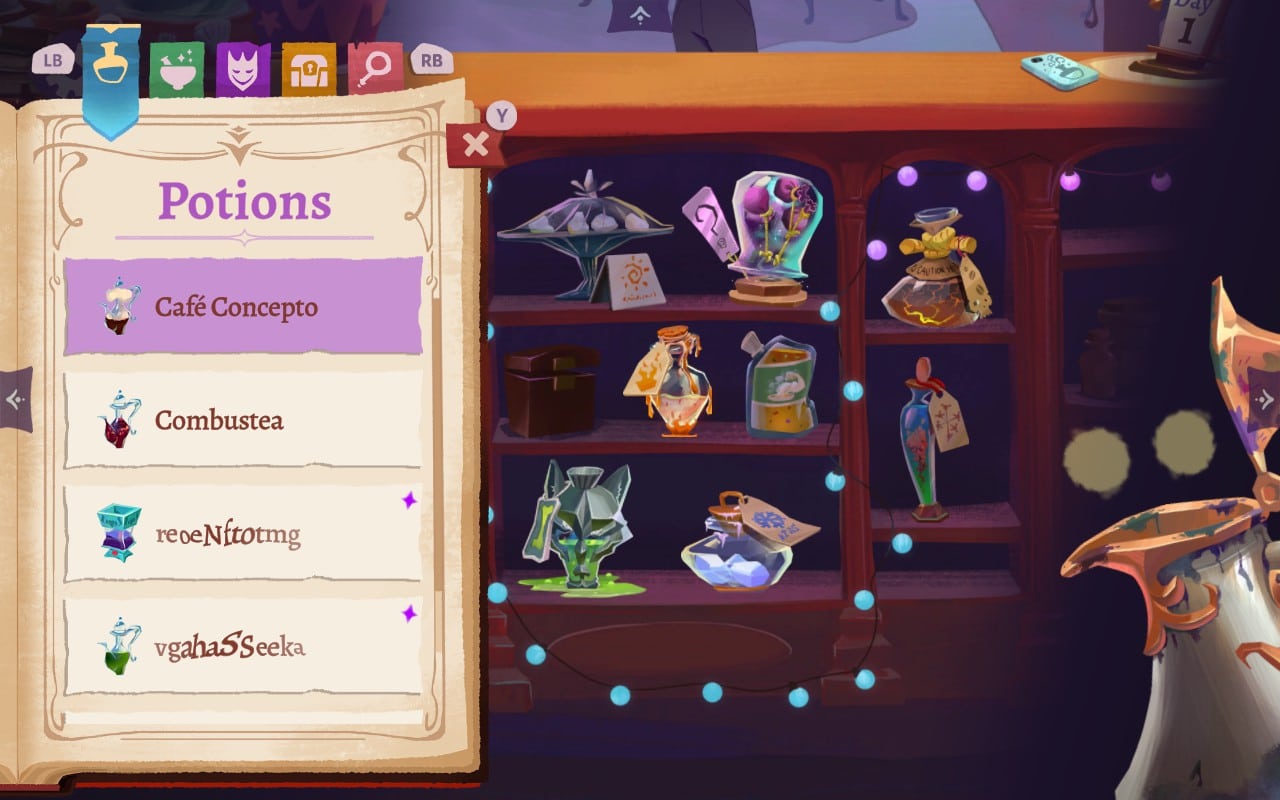
Task: Go to the previous page with the left arrow
Action: (x=15, y=398)
